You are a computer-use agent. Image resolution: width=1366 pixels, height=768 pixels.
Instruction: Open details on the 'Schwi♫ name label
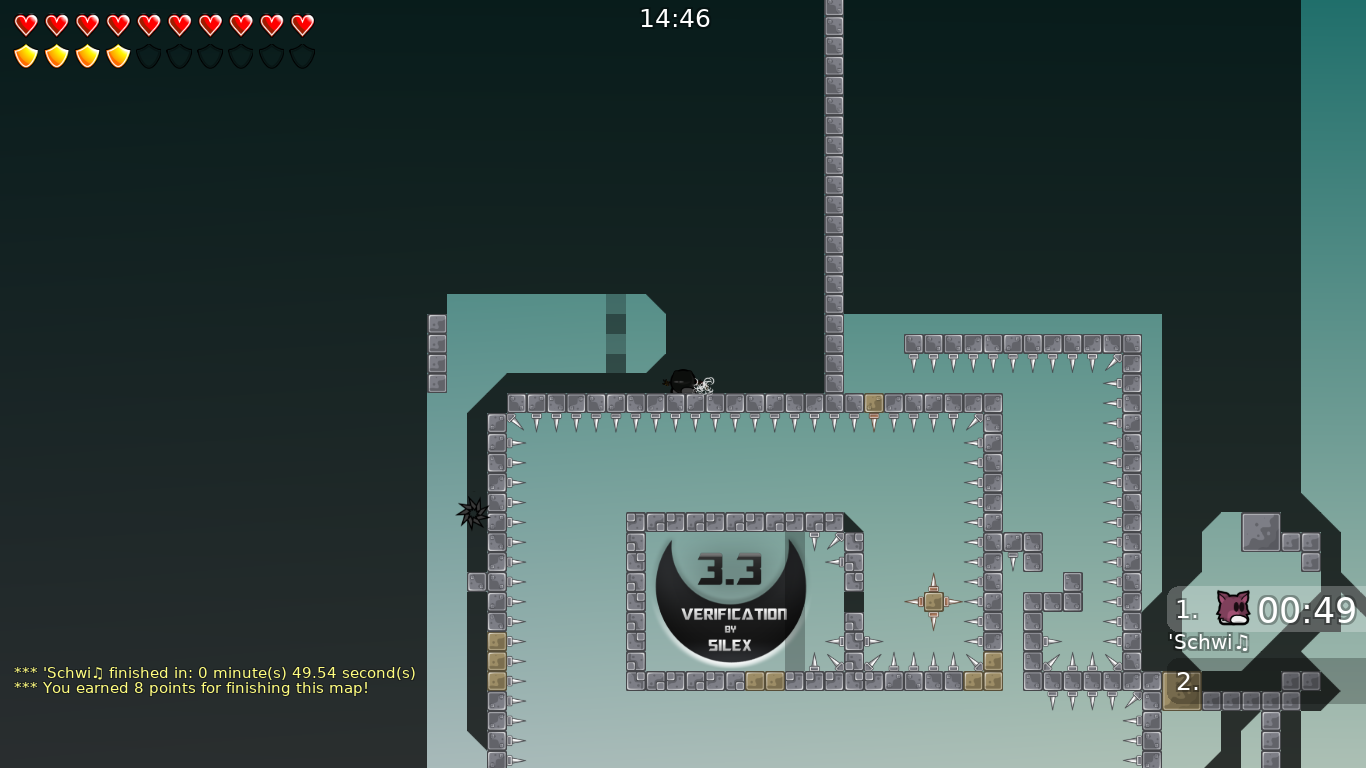pyautogui.click(x=1207, y=643)
